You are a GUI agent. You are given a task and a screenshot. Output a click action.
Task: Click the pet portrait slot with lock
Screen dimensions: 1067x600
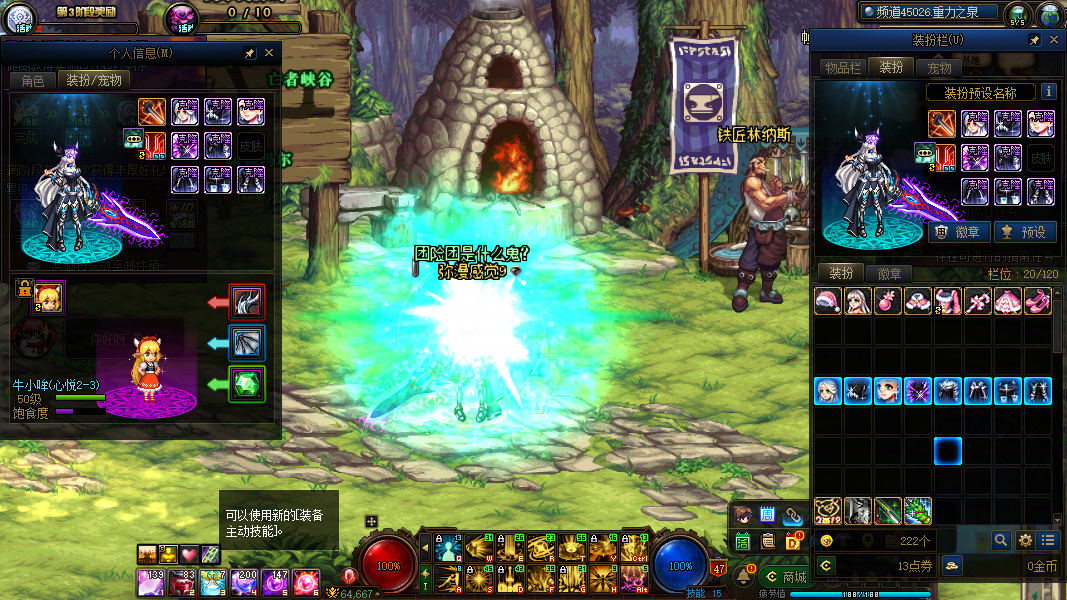48,296
